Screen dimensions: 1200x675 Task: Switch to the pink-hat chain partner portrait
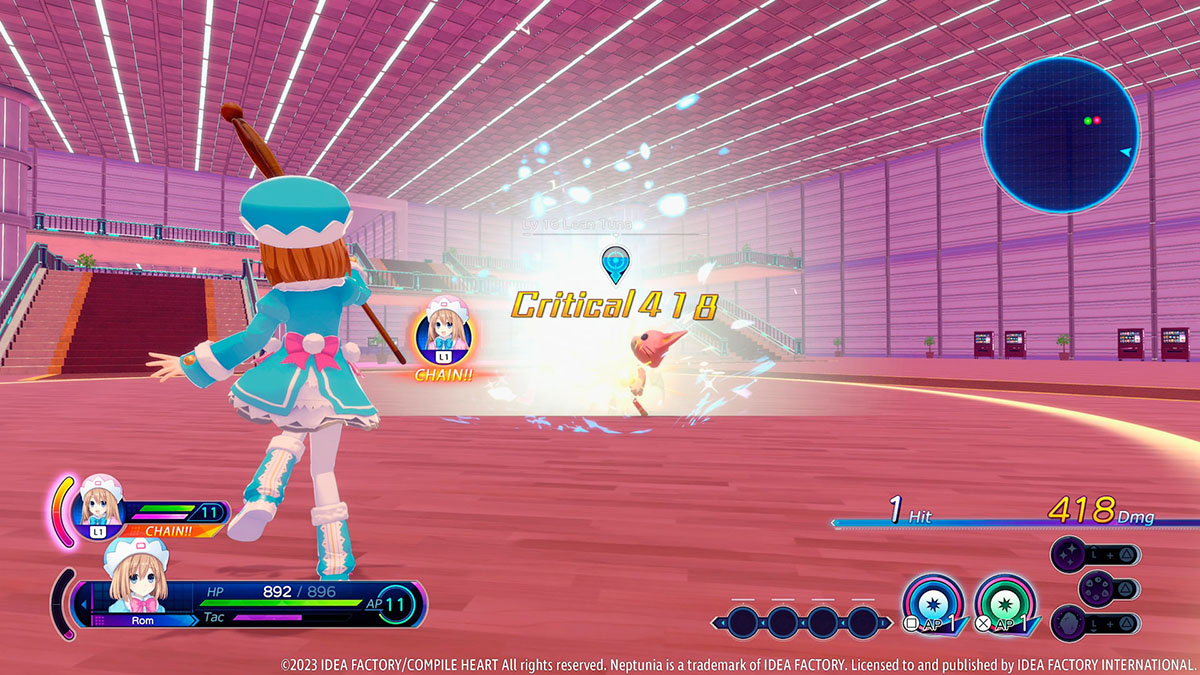[101, 504]
